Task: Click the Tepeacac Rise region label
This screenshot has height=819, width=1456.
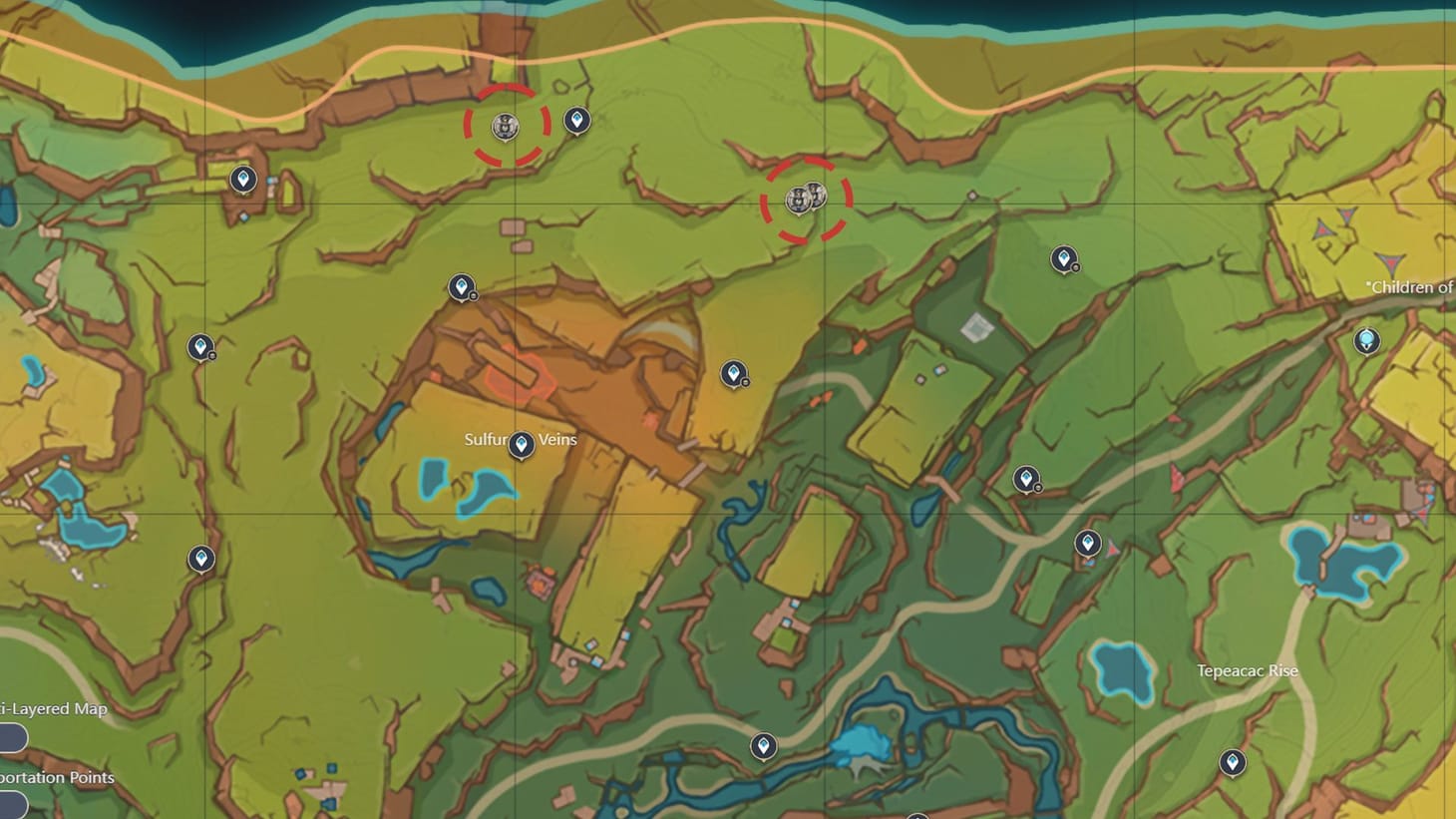Action: pyautogui.click(x=1247, y=670)
